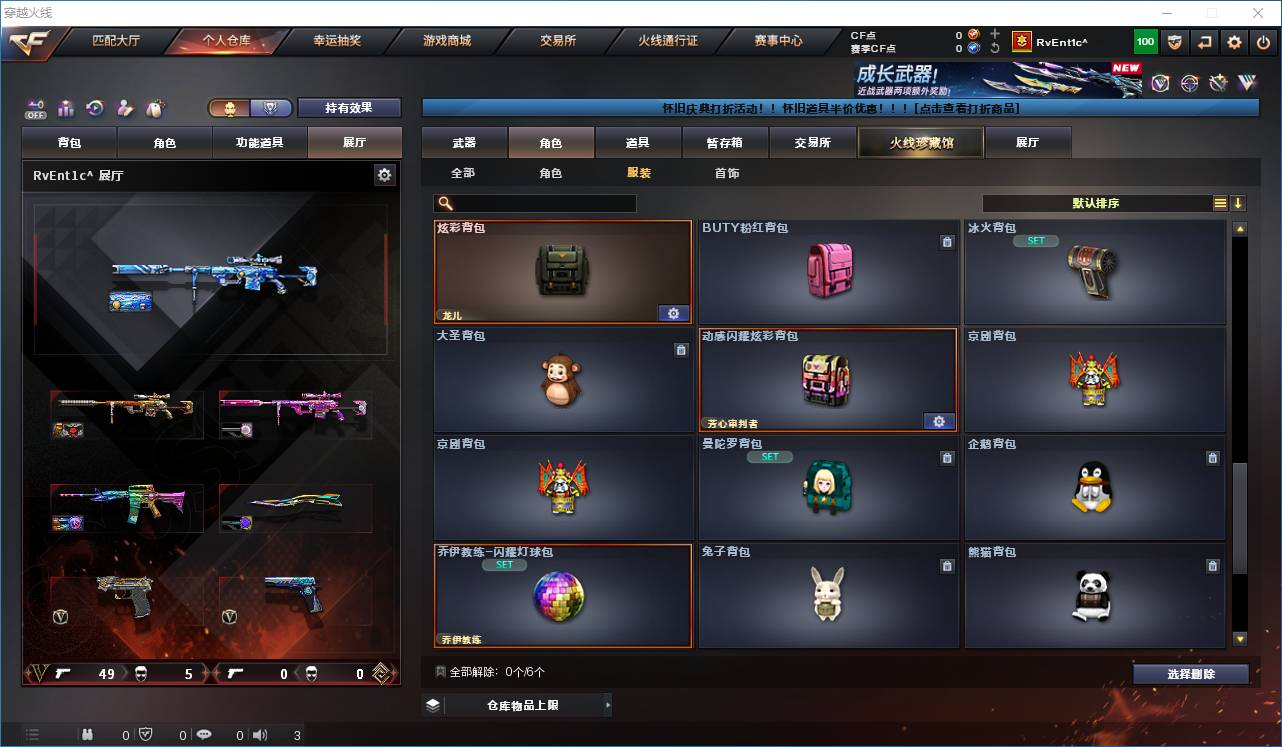Click the 持有效果 button
The height and width of the screenshot is (747, 1282).
(348, 108)
